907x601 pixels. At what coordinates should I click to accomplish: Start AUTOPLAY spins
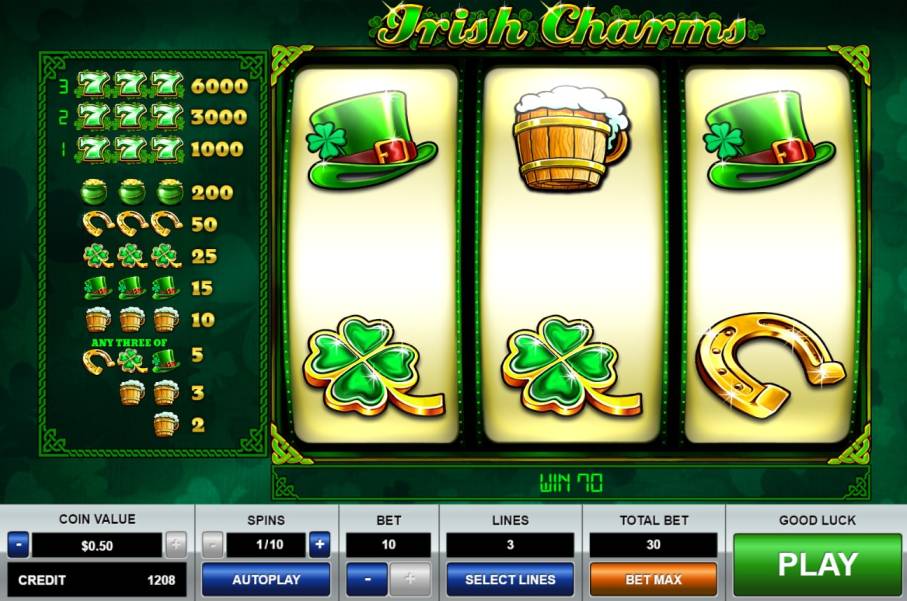pos(266,579)
